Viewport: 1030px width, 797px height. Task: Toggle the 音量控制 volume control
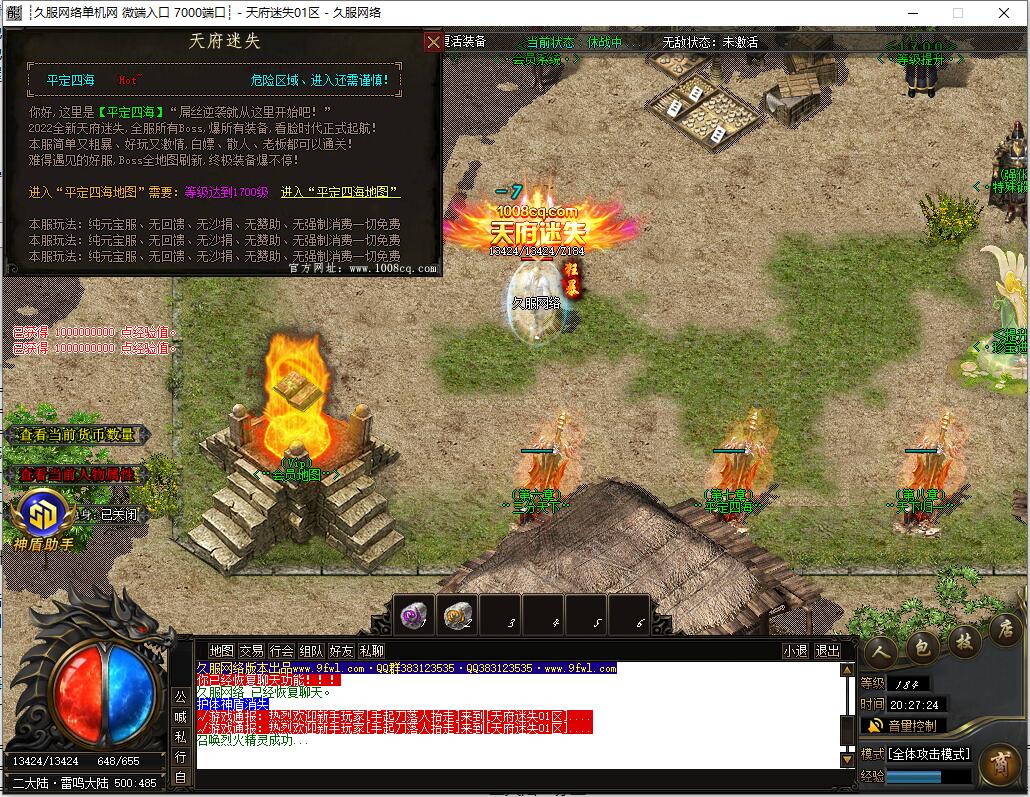[x=902, y=726]
